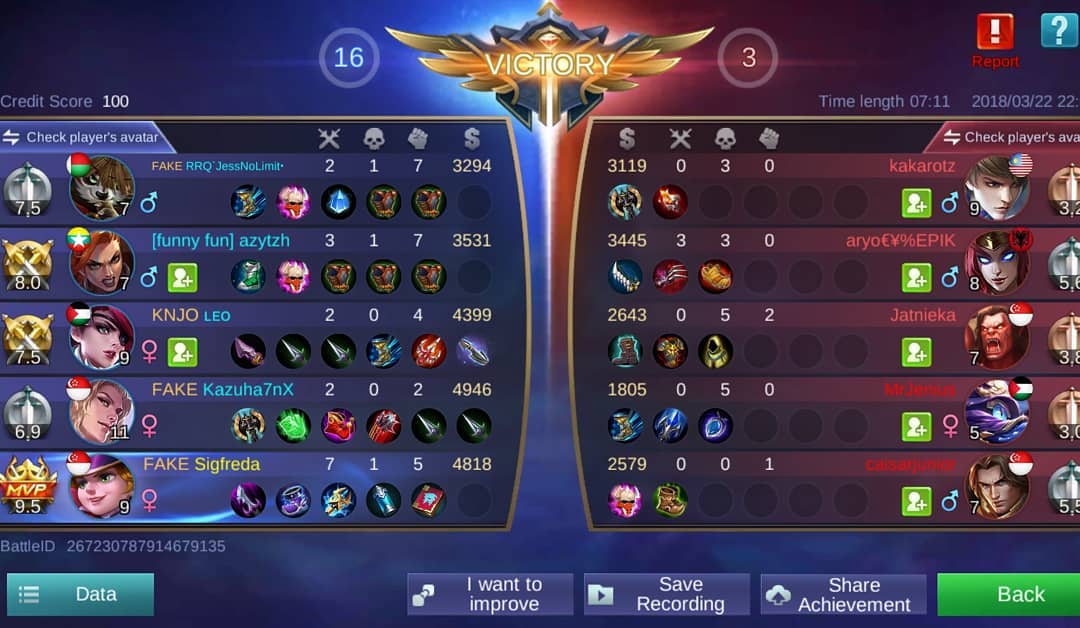
Task: Open JessNoLimit's hero portrait
Action: [101, 187]
